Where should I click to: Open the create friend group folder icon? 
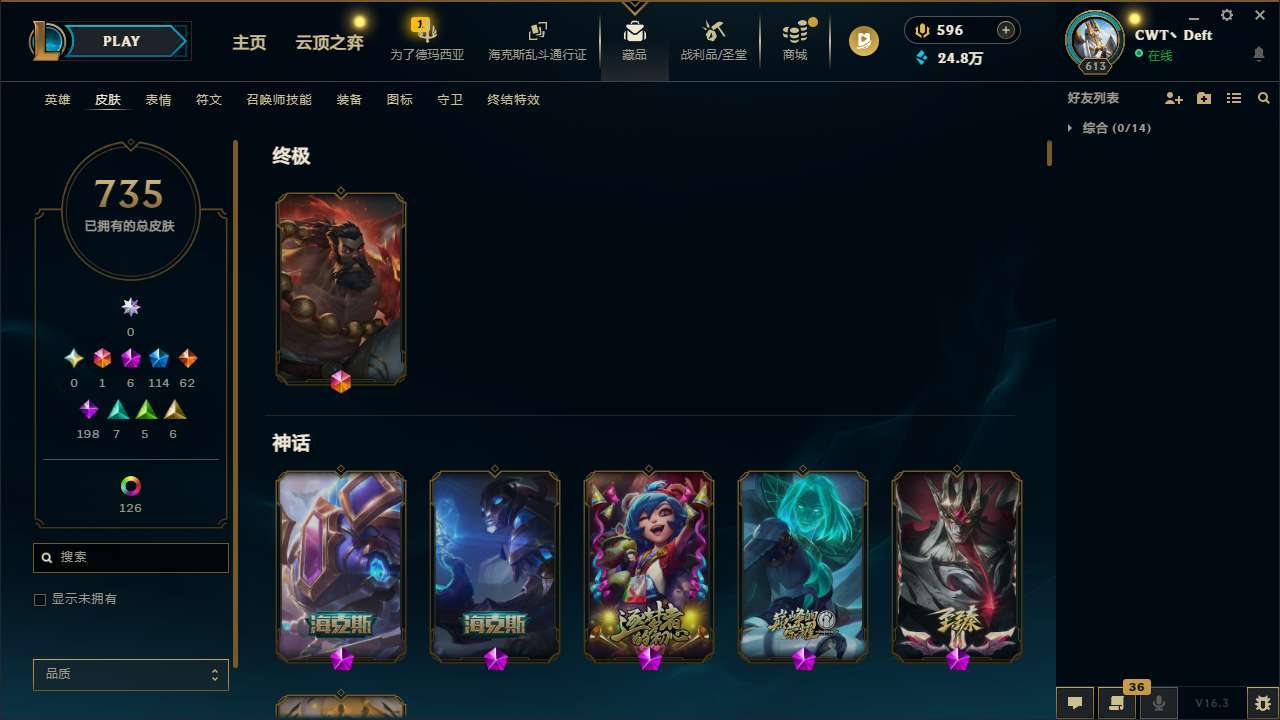click(1204, 98)
